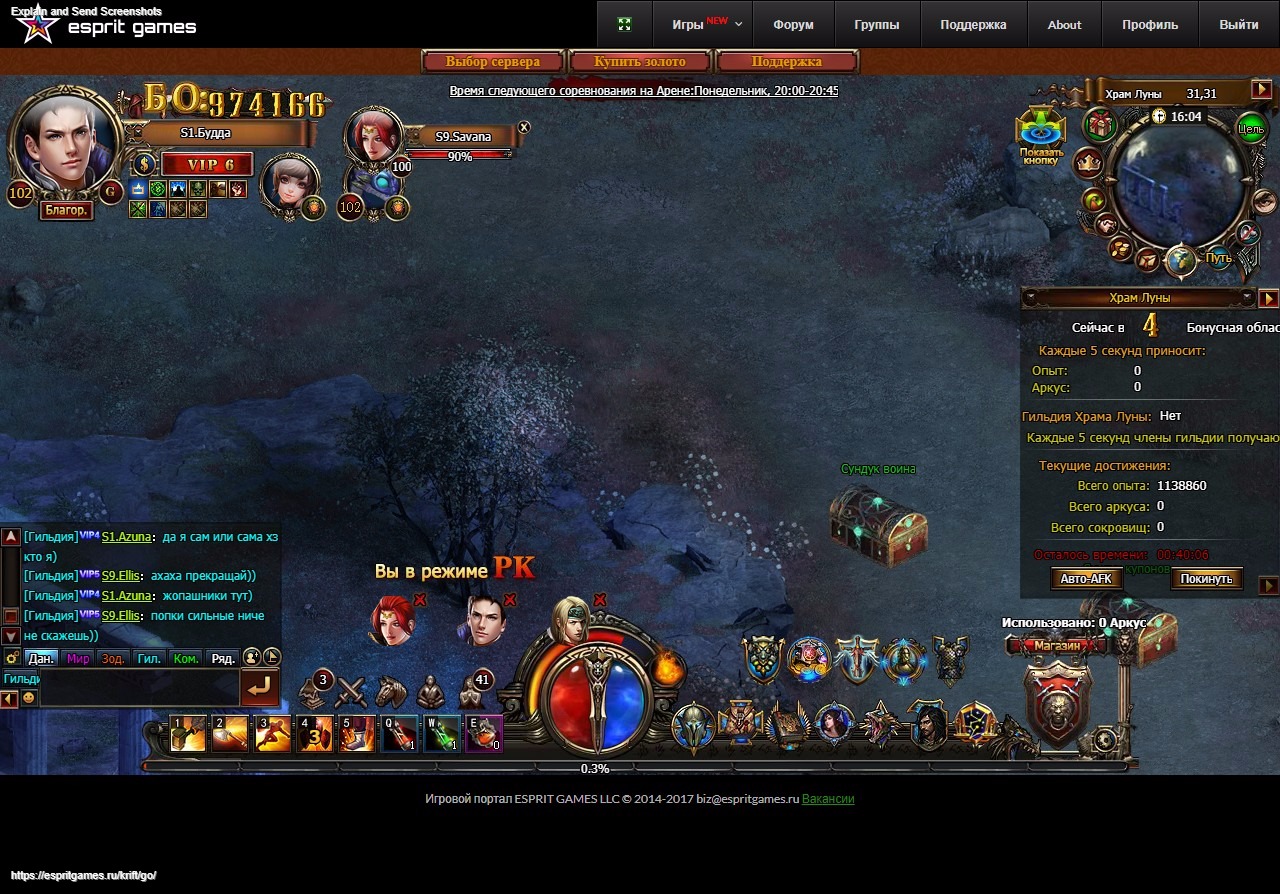Click the VIP 6 badge
Image resolution: width=1280 pixels, height=894 pixels.
tap(206, 165)
